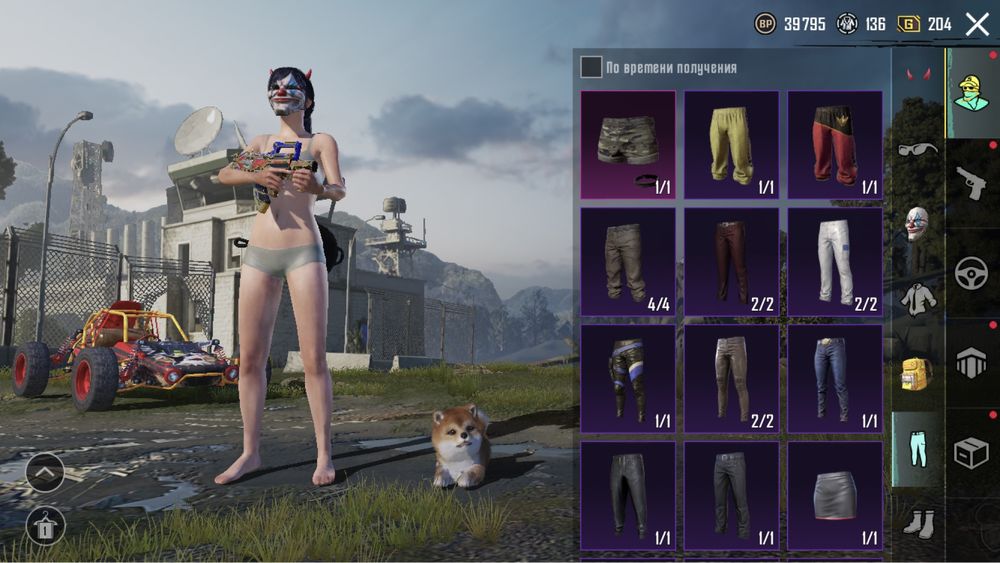Select the black pants with blue stripes

click(628, 377)
